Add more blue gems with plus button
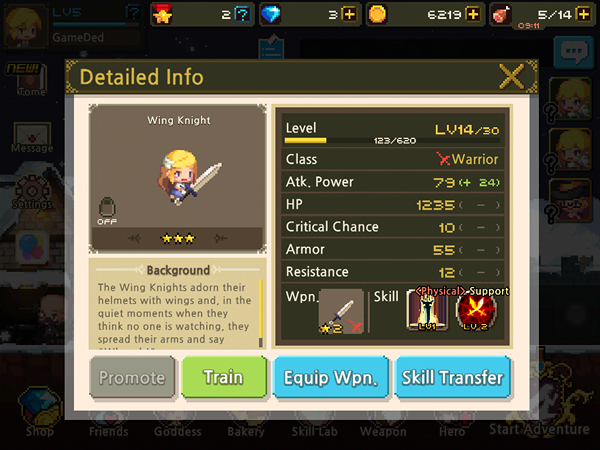The image size is (600, 450). point(348,14)
